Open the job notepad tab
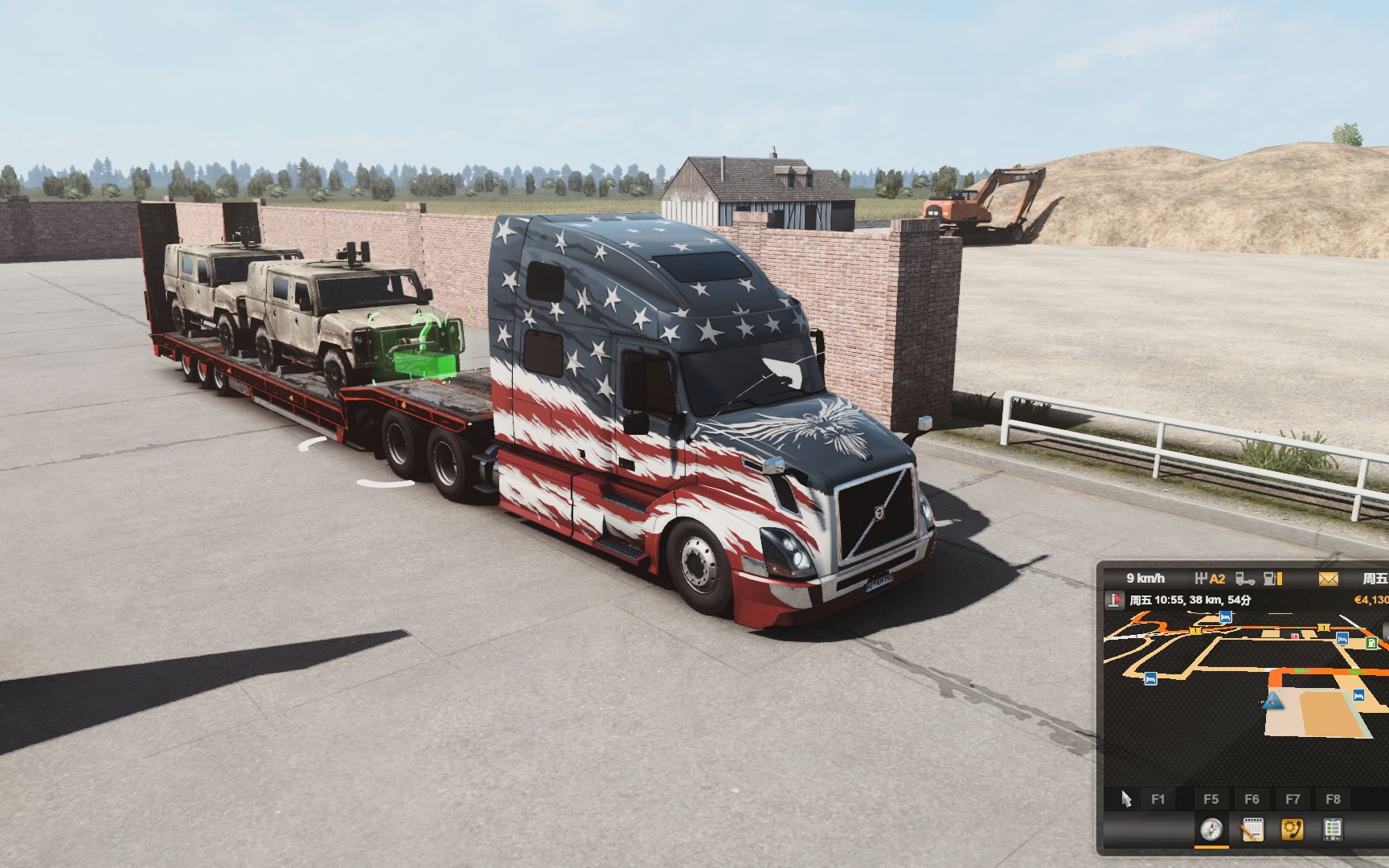Screen dimensions: 1389x868 (1252, 829)
